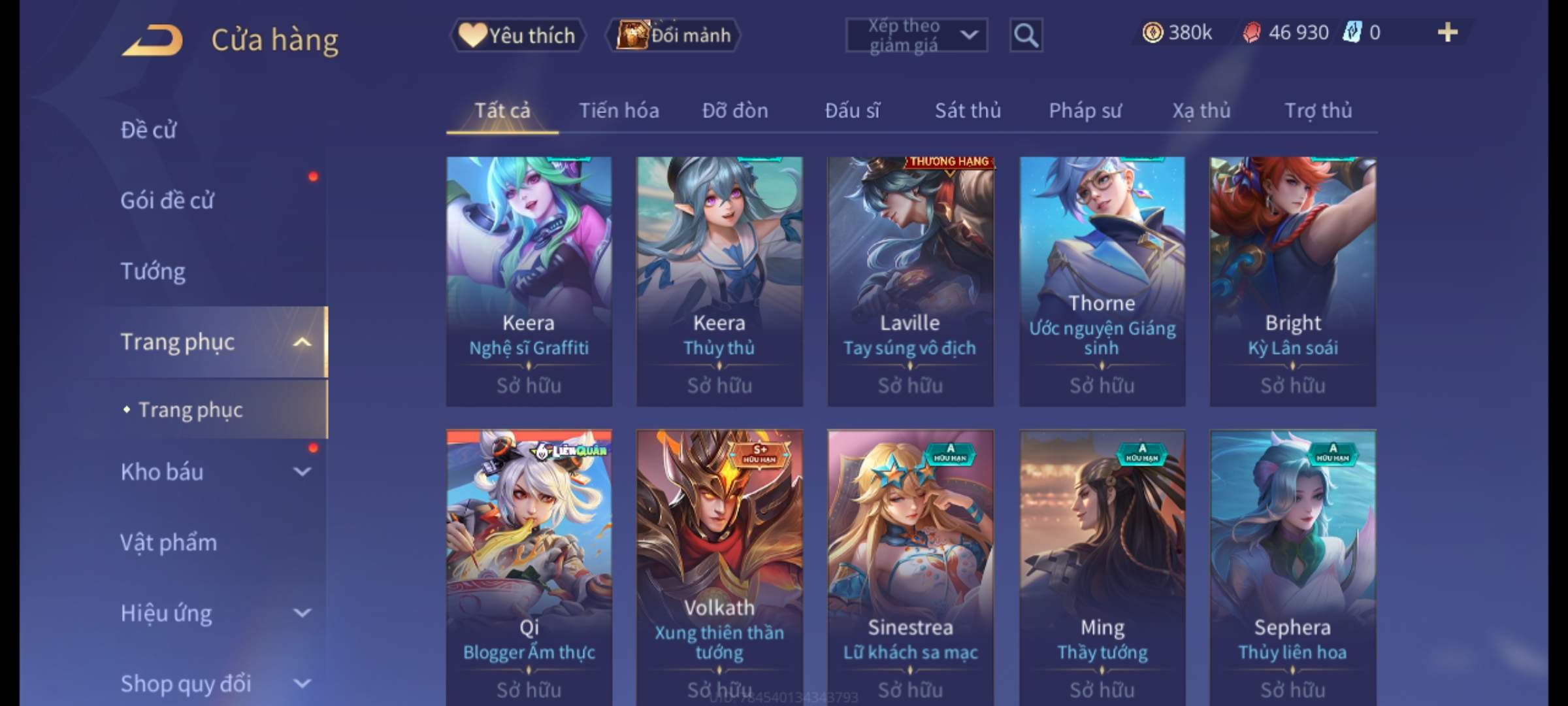Choose the Laville Tay súng vô địch skin

[x=910, y=281]
